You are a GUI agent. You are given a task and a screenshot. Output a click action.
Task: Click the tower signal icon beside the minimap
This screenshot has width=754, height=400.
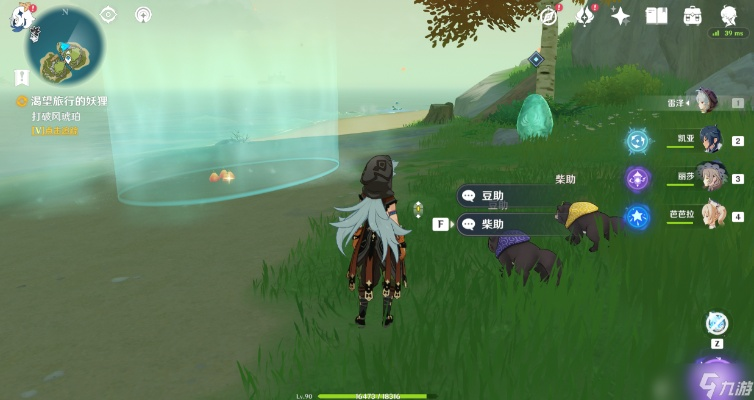[143, 15]
